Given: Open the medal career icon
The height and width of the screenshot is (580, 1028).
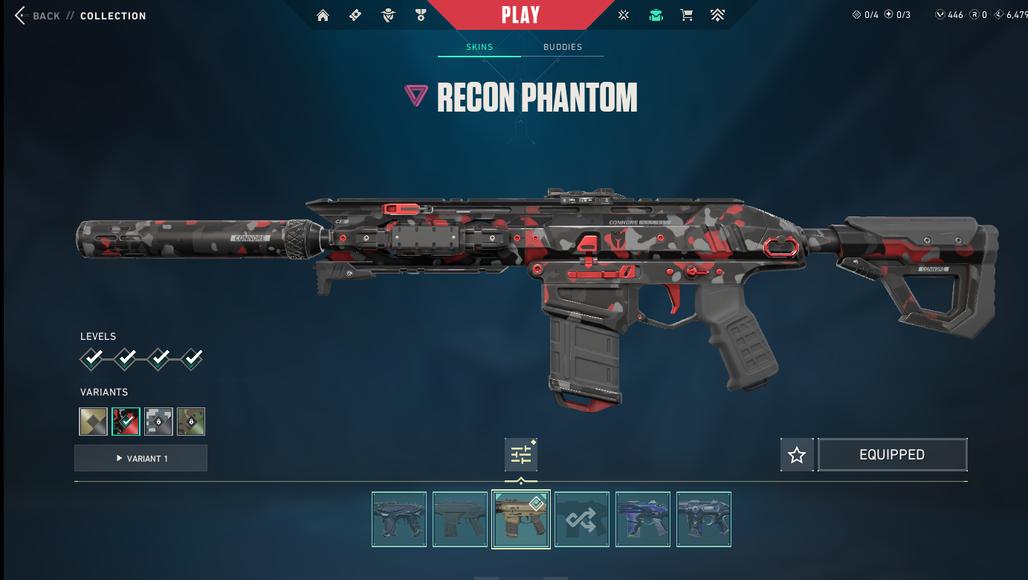Looking at the screenshot, I should [421, 15].
